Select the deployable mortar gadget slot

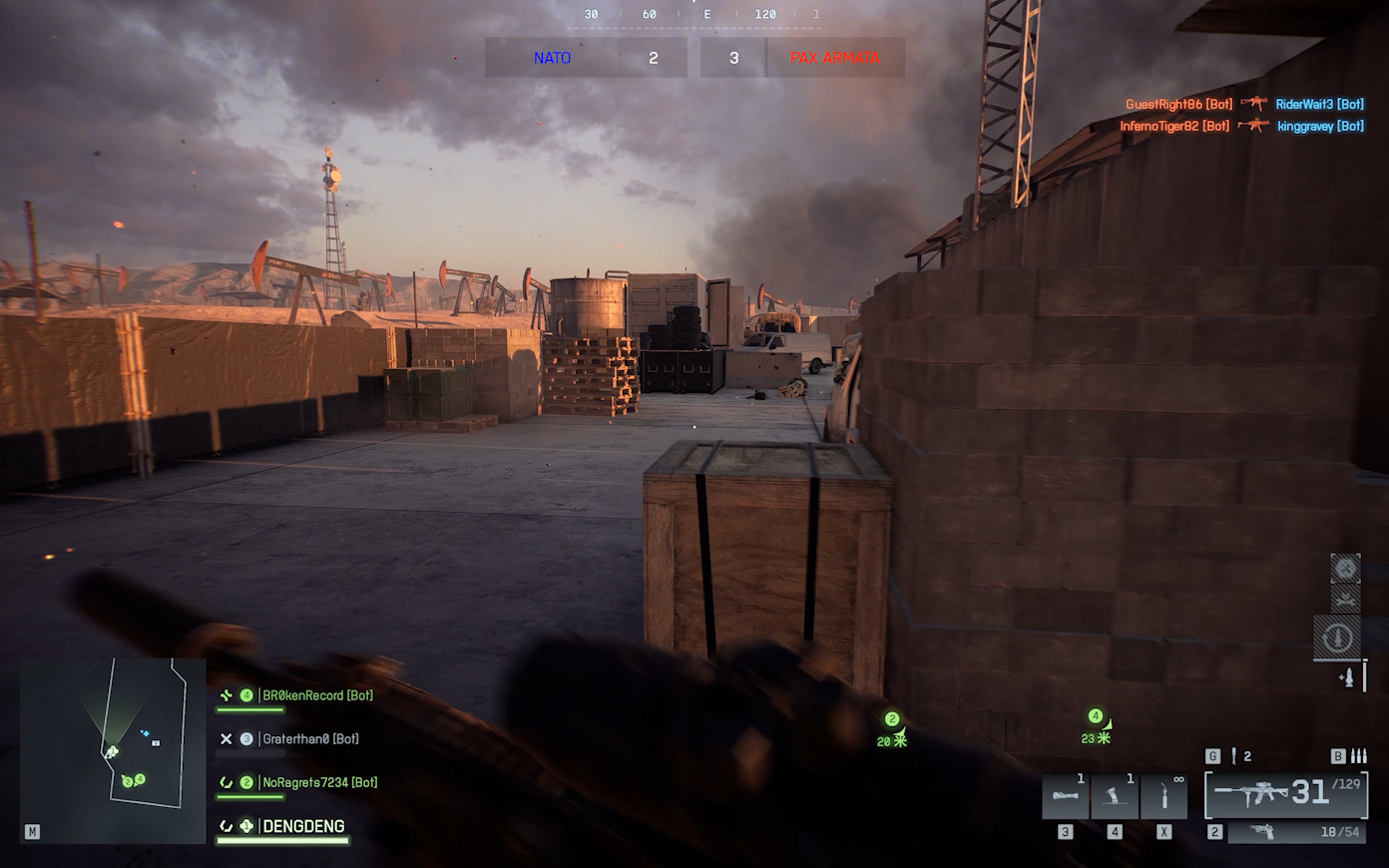tap(1114, 797)
